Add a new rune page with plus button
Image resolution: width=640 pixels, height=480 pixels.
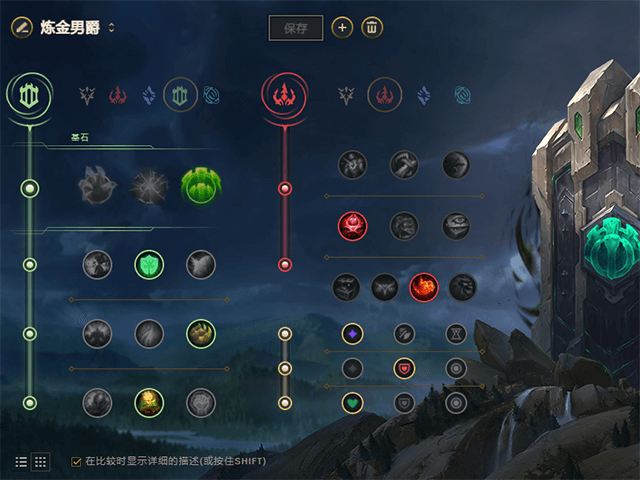(343, 28)
